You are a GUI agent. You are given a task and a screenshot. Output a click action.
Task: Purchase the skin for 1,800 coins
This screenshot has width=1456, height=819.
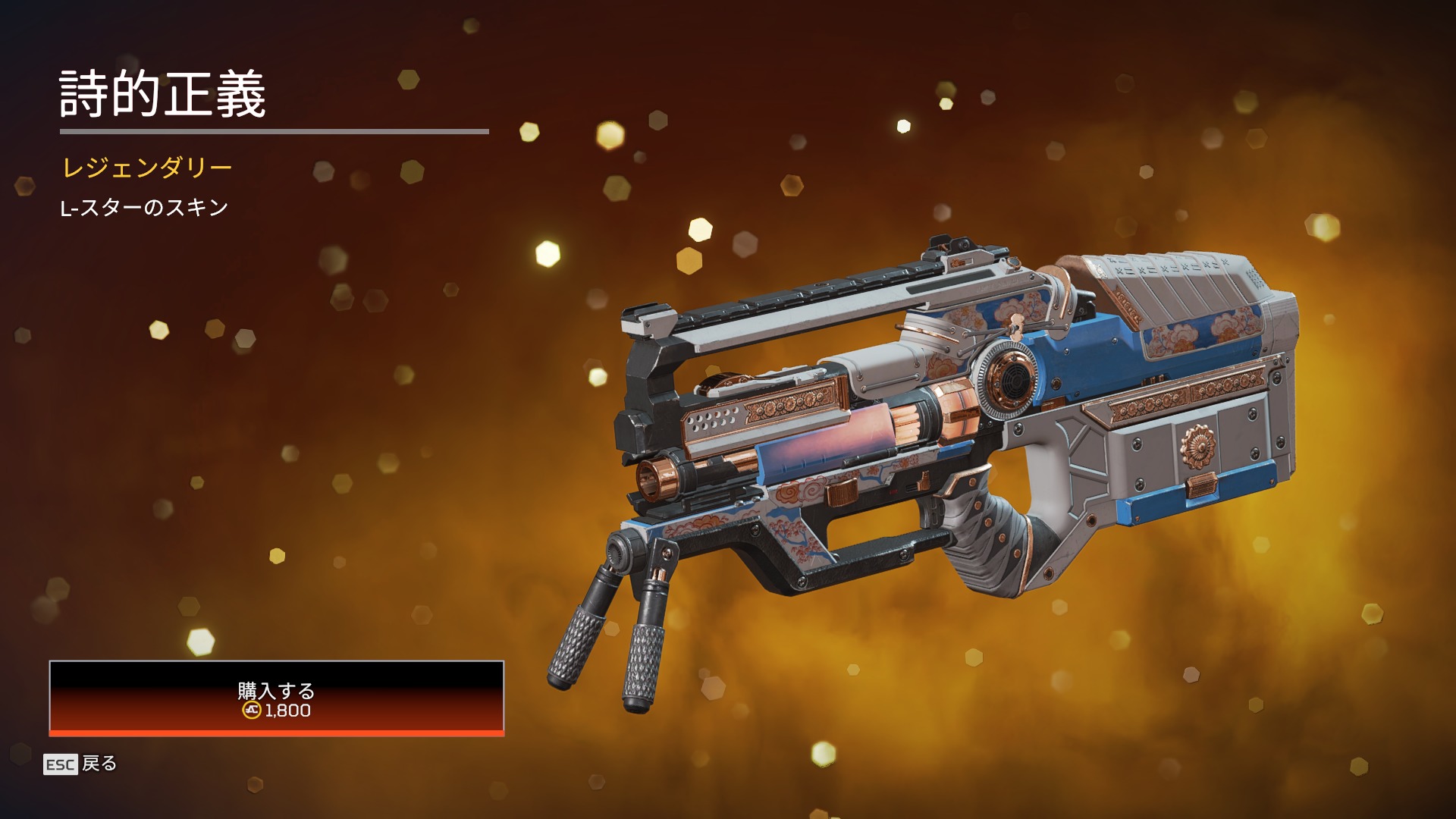(x=276, y=698)
